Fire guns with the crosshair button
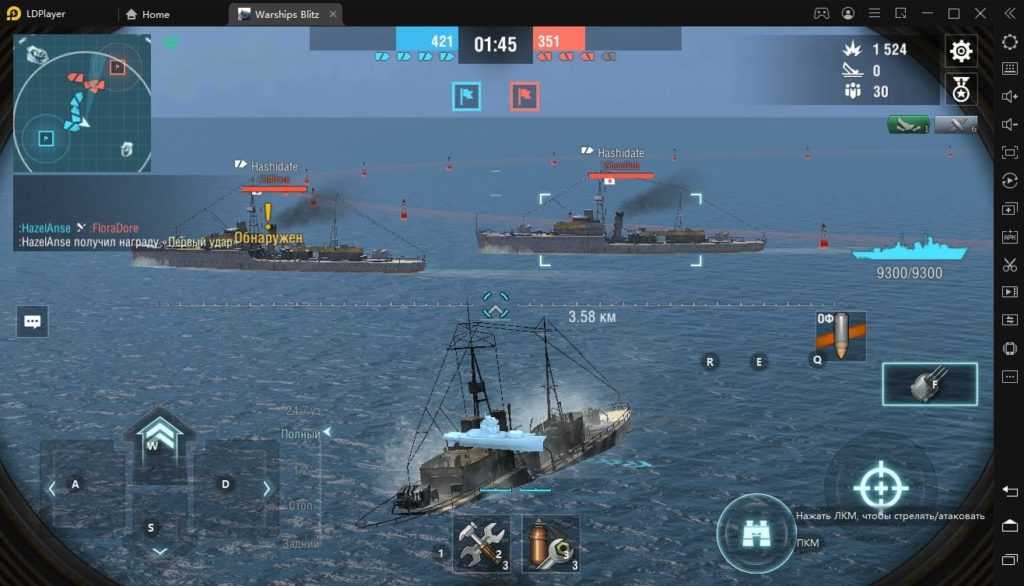The width and height of the screenshot is (1024, 586). click(x=881, y=488)
